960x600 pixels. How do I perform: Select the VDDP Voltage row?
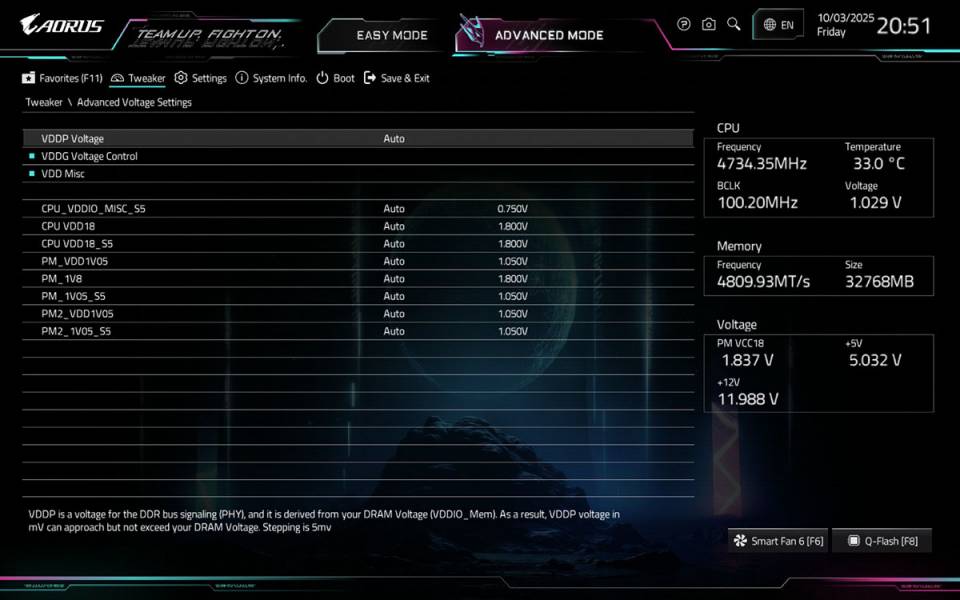tap(72, 138)
